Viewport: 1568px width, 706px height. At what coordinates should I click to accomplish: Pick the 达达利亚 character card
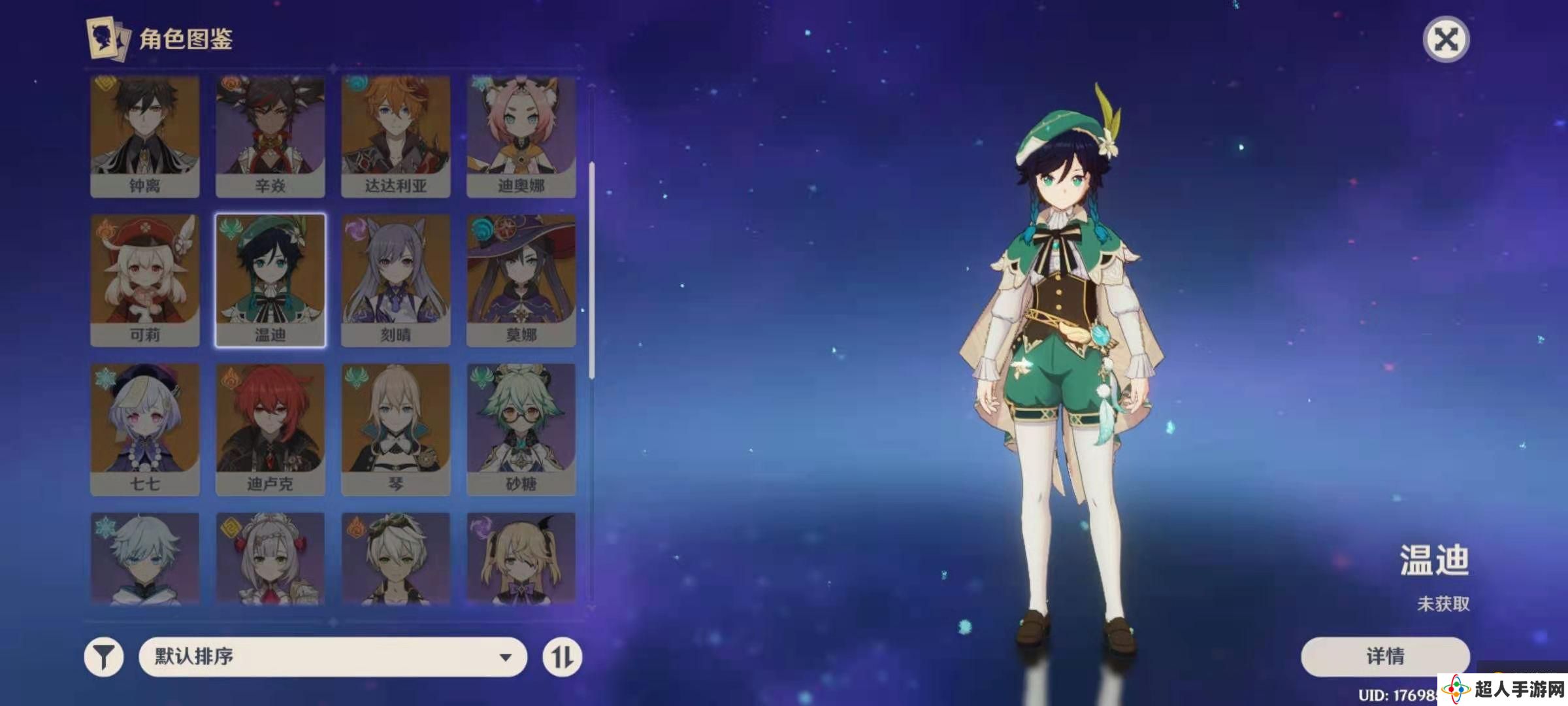(395, 136)
